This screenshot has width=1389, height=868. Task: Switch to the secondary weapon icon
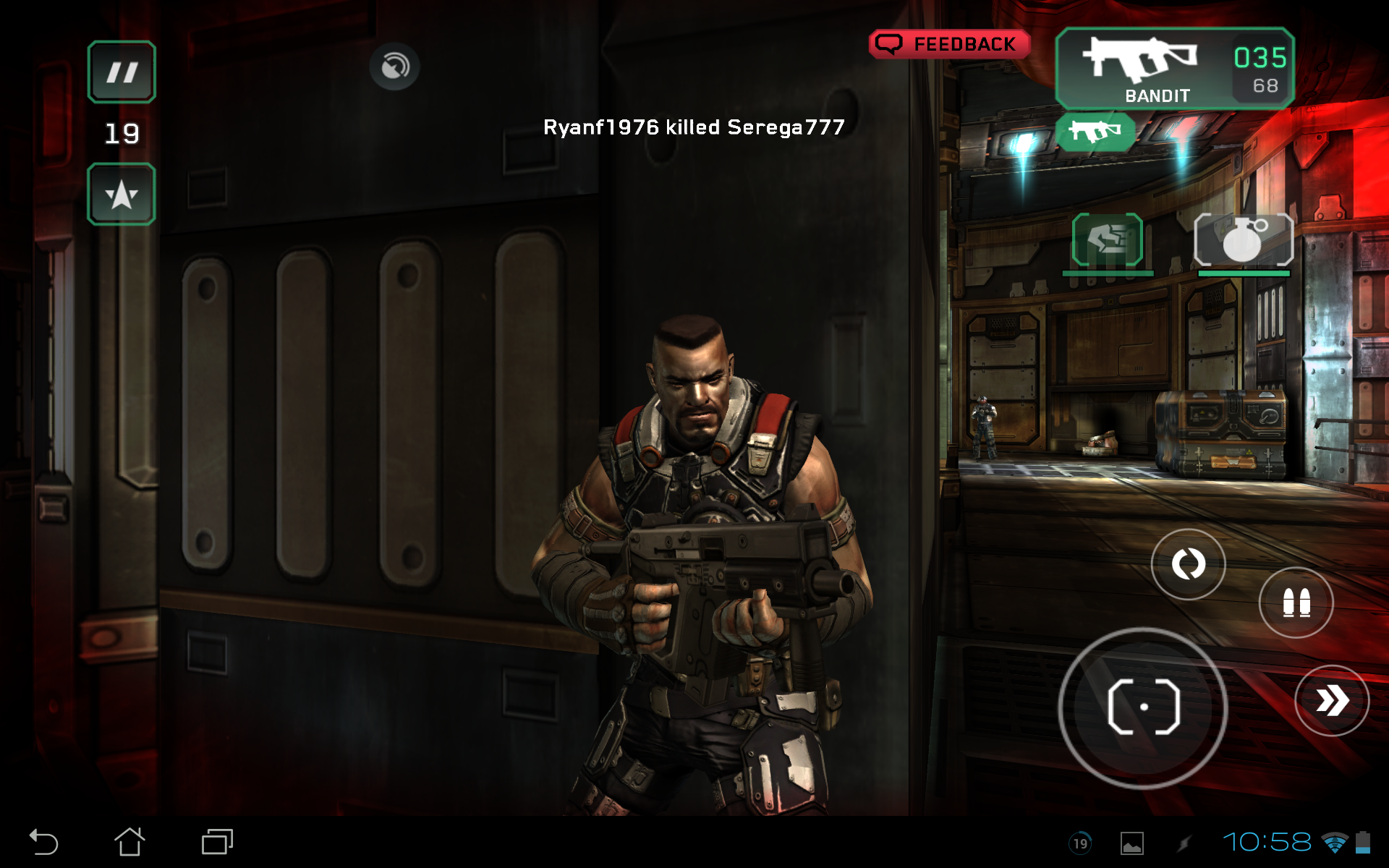[x=1095, y=132]
